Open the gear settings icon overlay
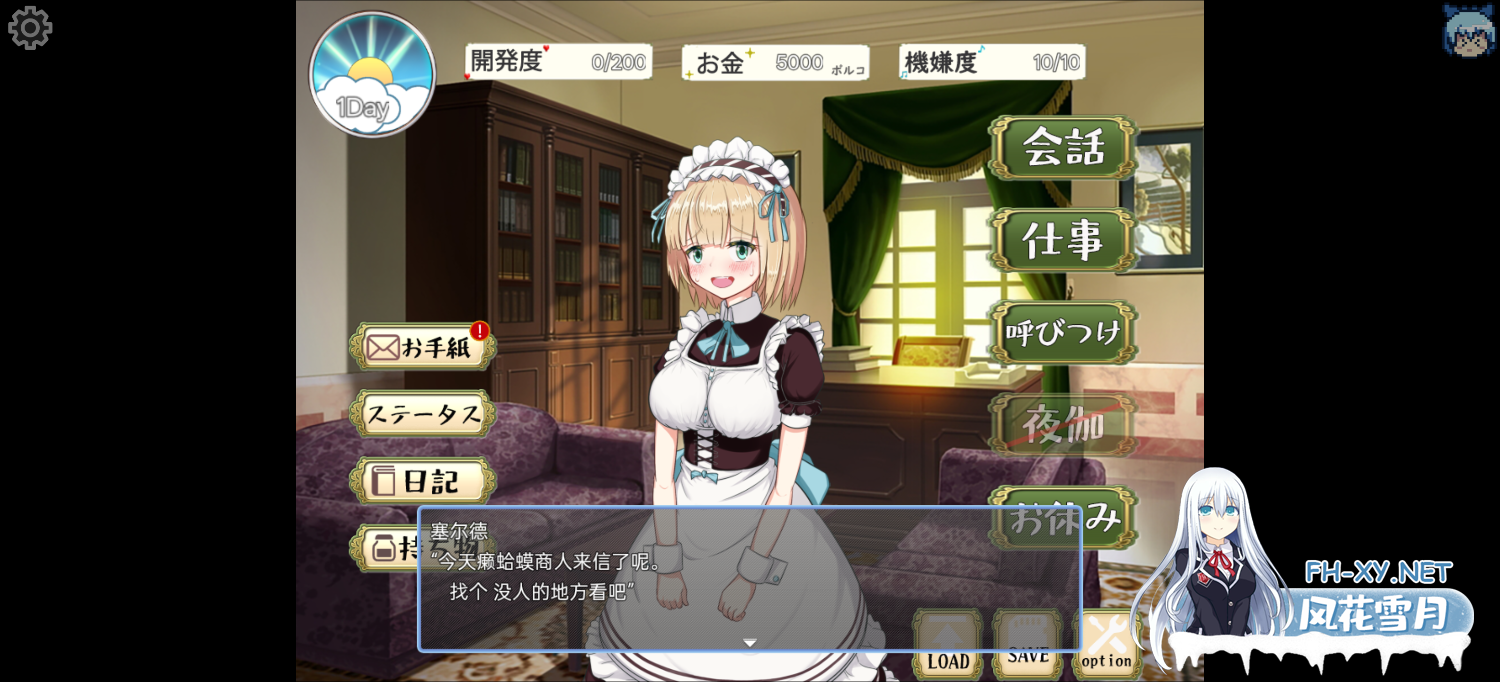1500x682 pixels. click(30, 28)
